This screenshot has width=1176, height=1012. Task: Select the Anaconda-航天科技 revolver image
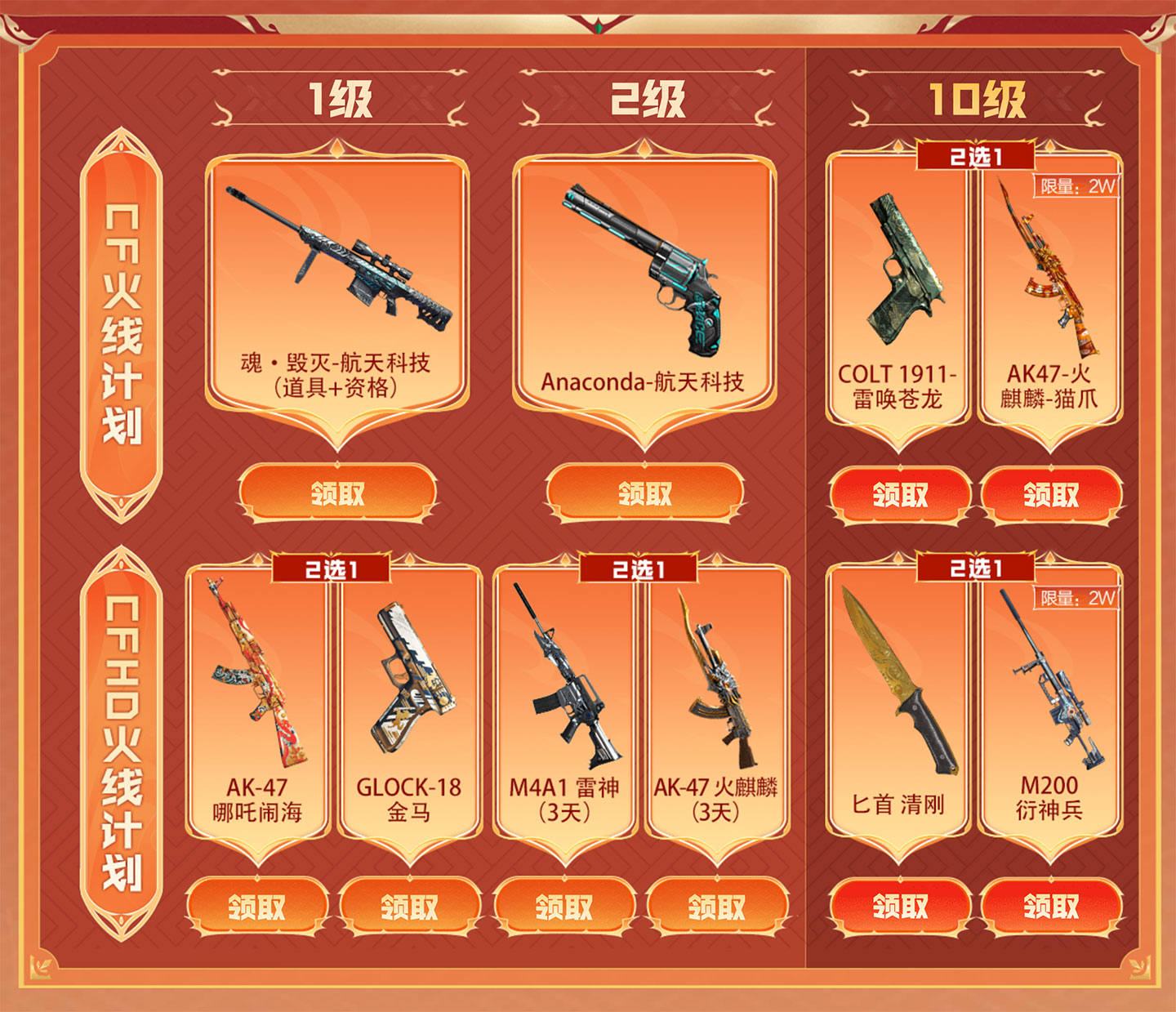(645, 261)
